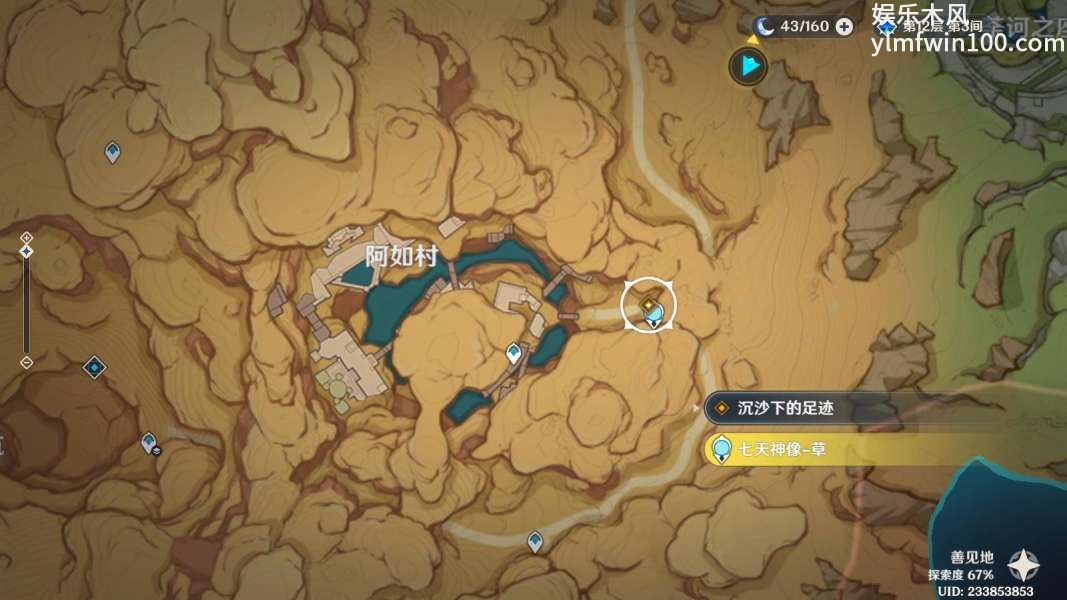Zoom out with the map zoom minus

tap(27, 362)
